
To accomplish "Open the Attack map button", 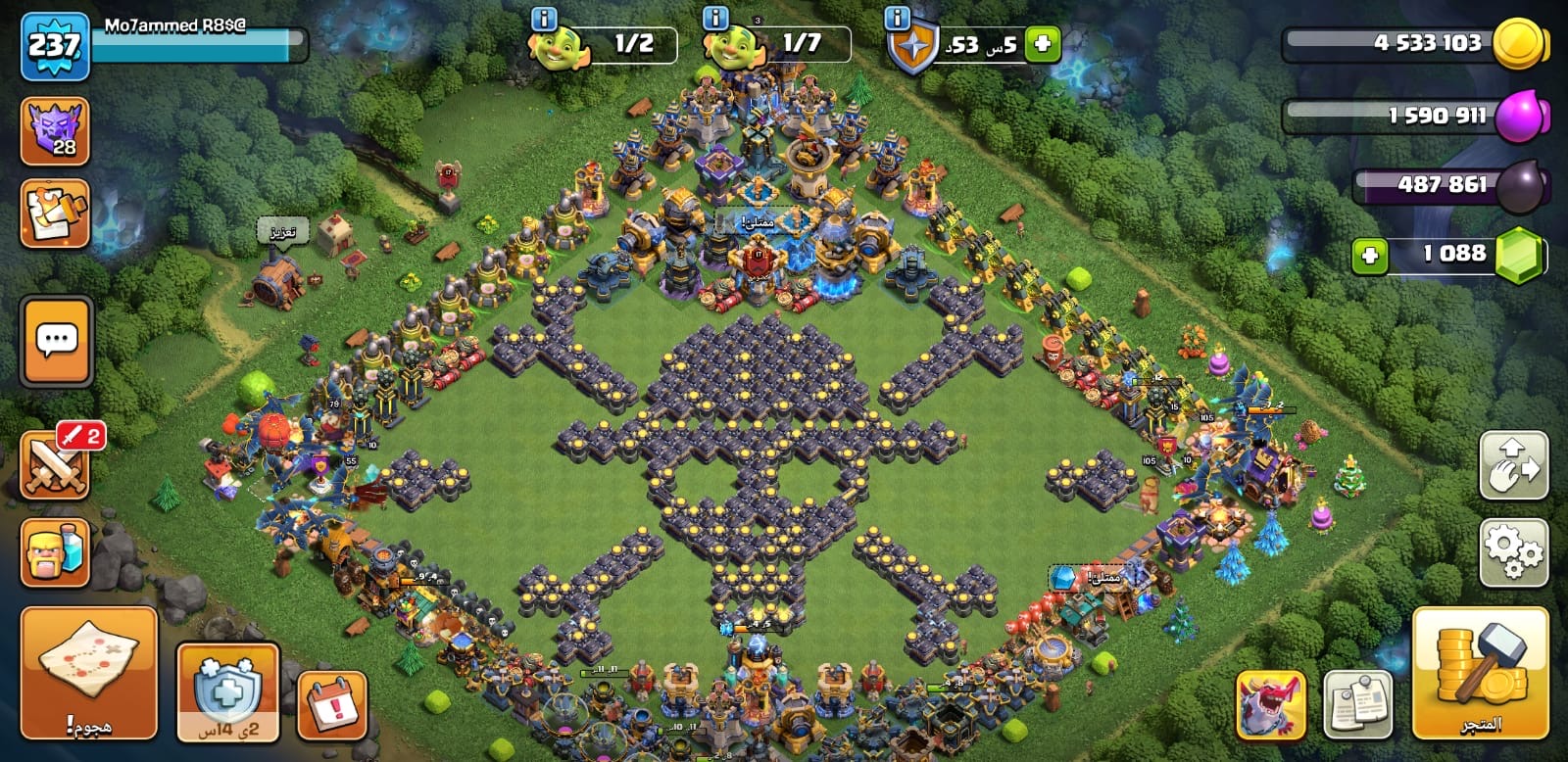I will pyautogui.click(x=88, y=671).
